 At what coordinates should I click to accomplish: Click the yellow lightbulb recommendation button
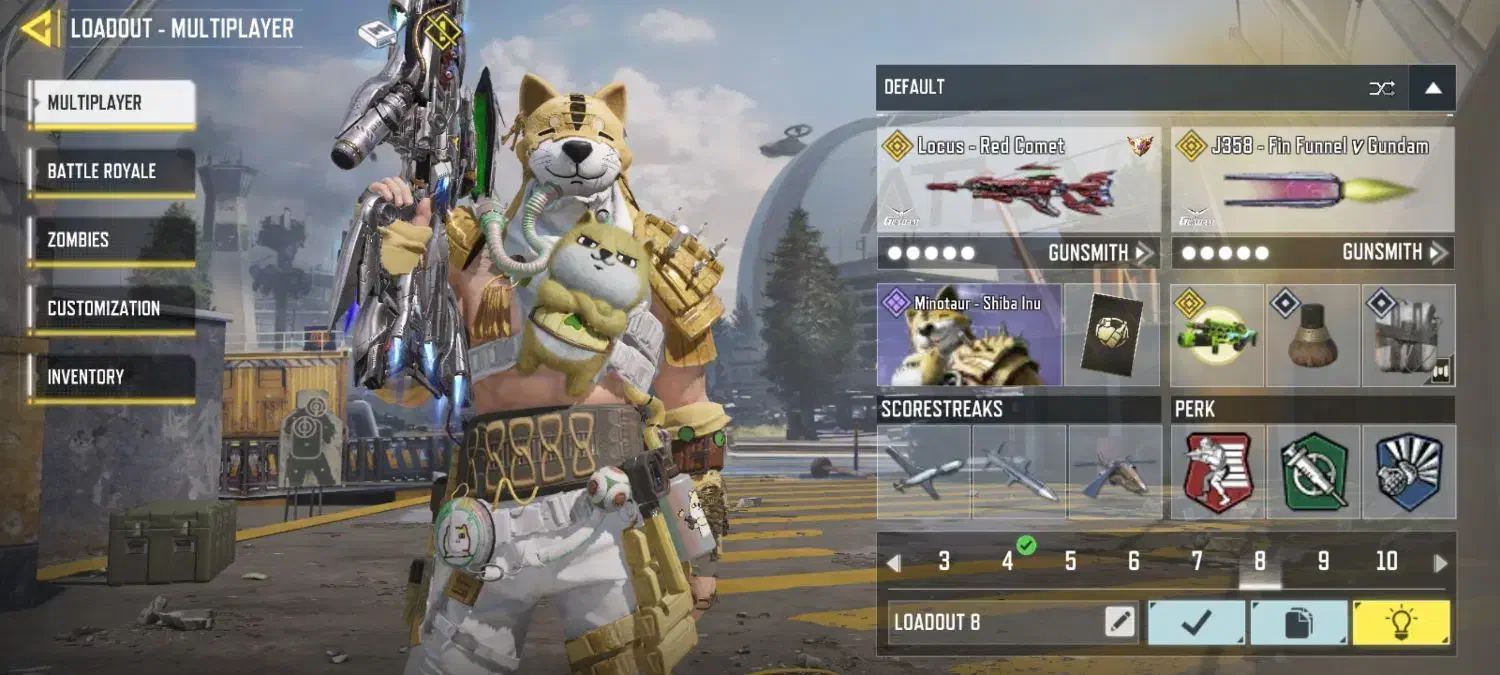(x=1401, y=622)
